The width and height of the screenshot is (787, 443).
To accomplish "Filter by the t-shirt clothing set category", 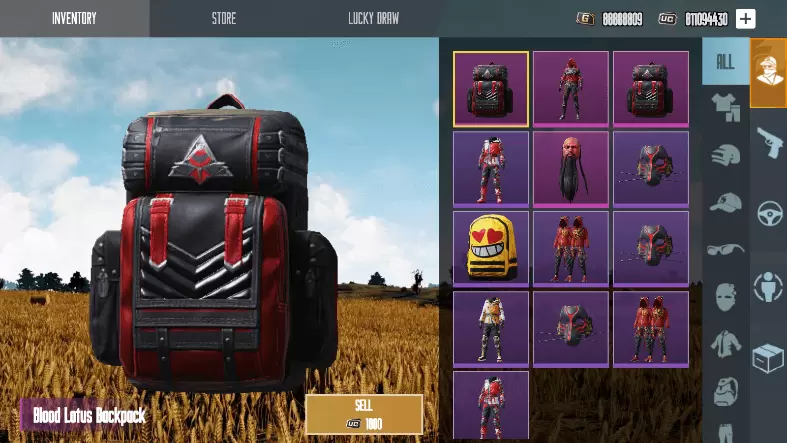I will (x=725, y=105).
